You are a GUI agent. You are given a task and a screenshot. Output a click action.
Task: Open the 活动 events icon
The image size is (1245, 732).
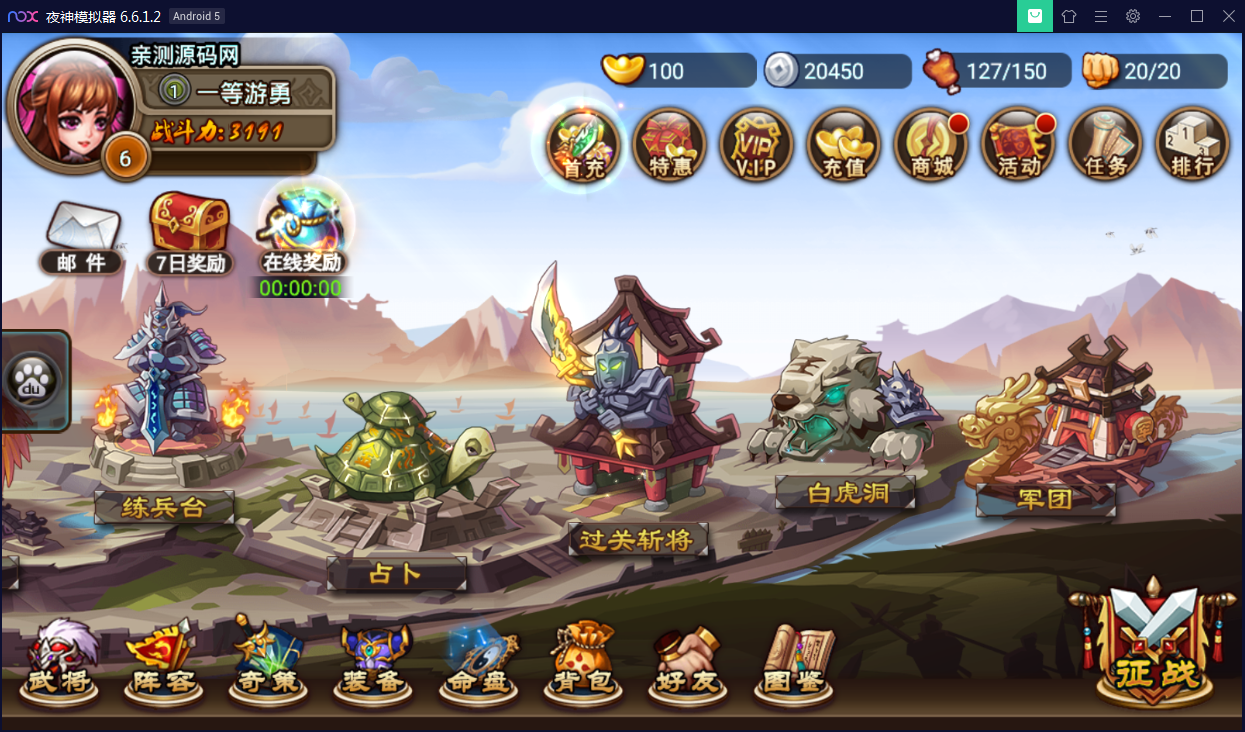click(x=1018, y=146)
